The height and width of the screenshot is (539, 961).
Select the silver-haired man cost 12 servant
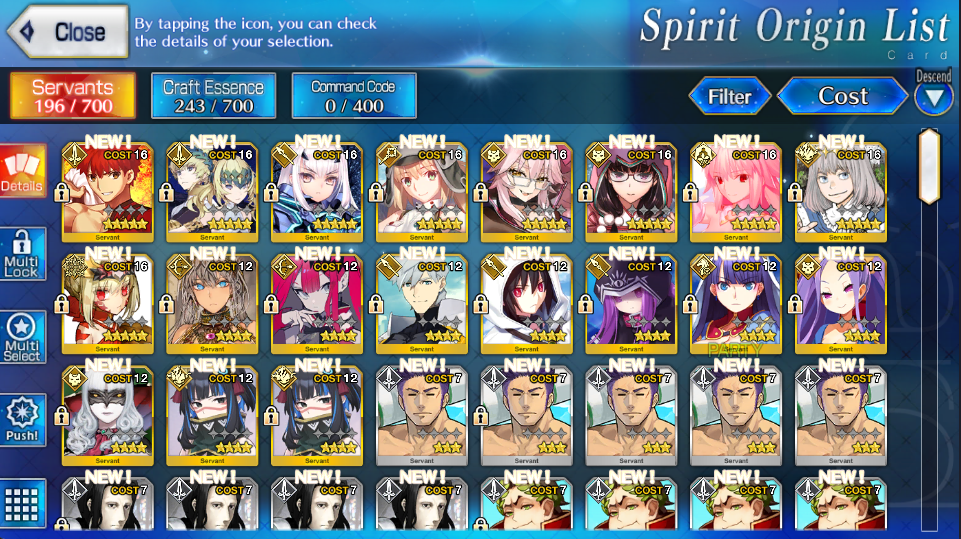pos(421,302)
